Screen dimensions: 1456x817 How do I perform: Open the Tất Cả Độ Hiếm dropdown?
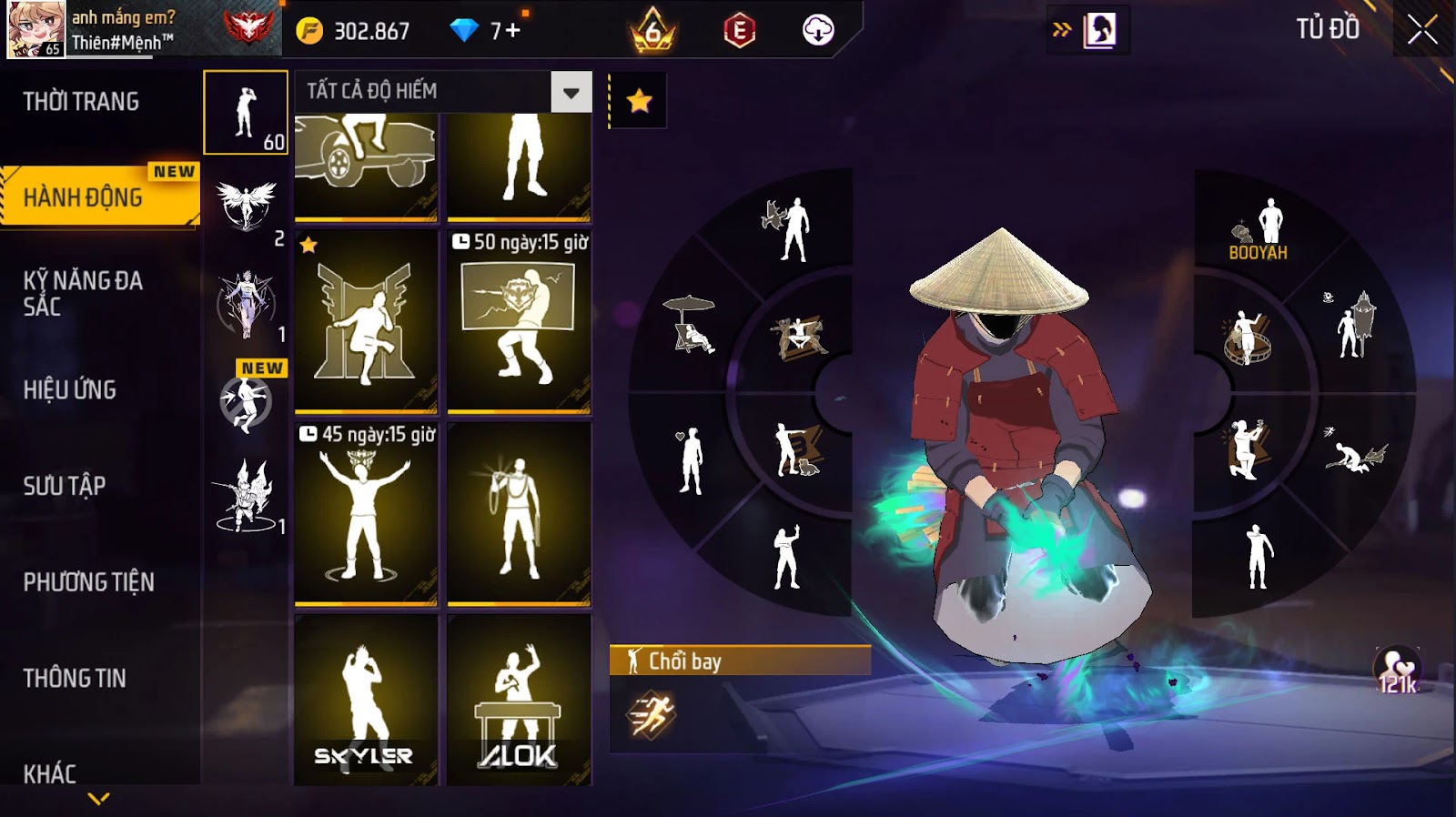(x=571, y=92)
